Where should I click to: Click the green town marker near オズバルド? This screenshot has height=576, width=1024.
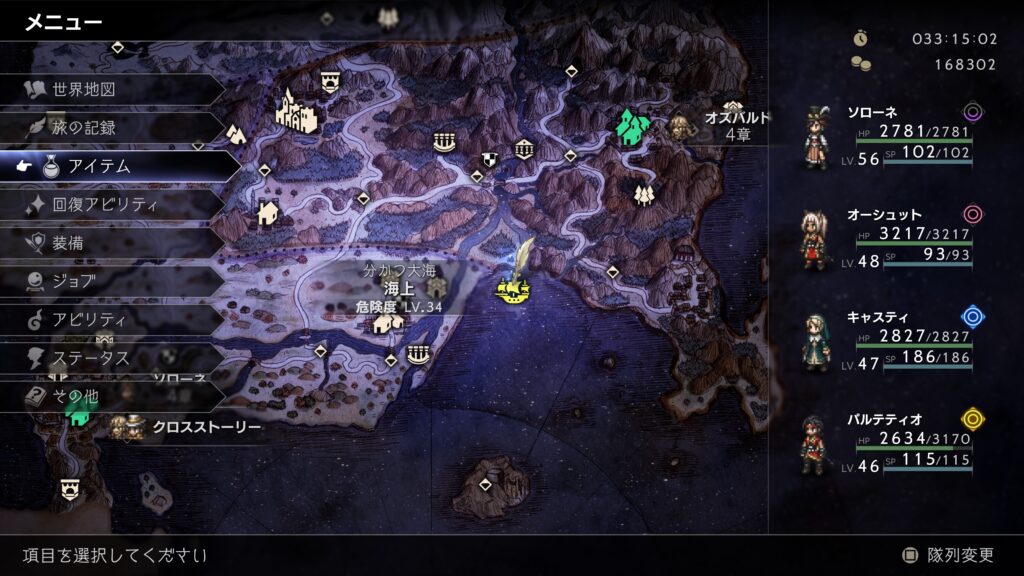pos(629,127)
